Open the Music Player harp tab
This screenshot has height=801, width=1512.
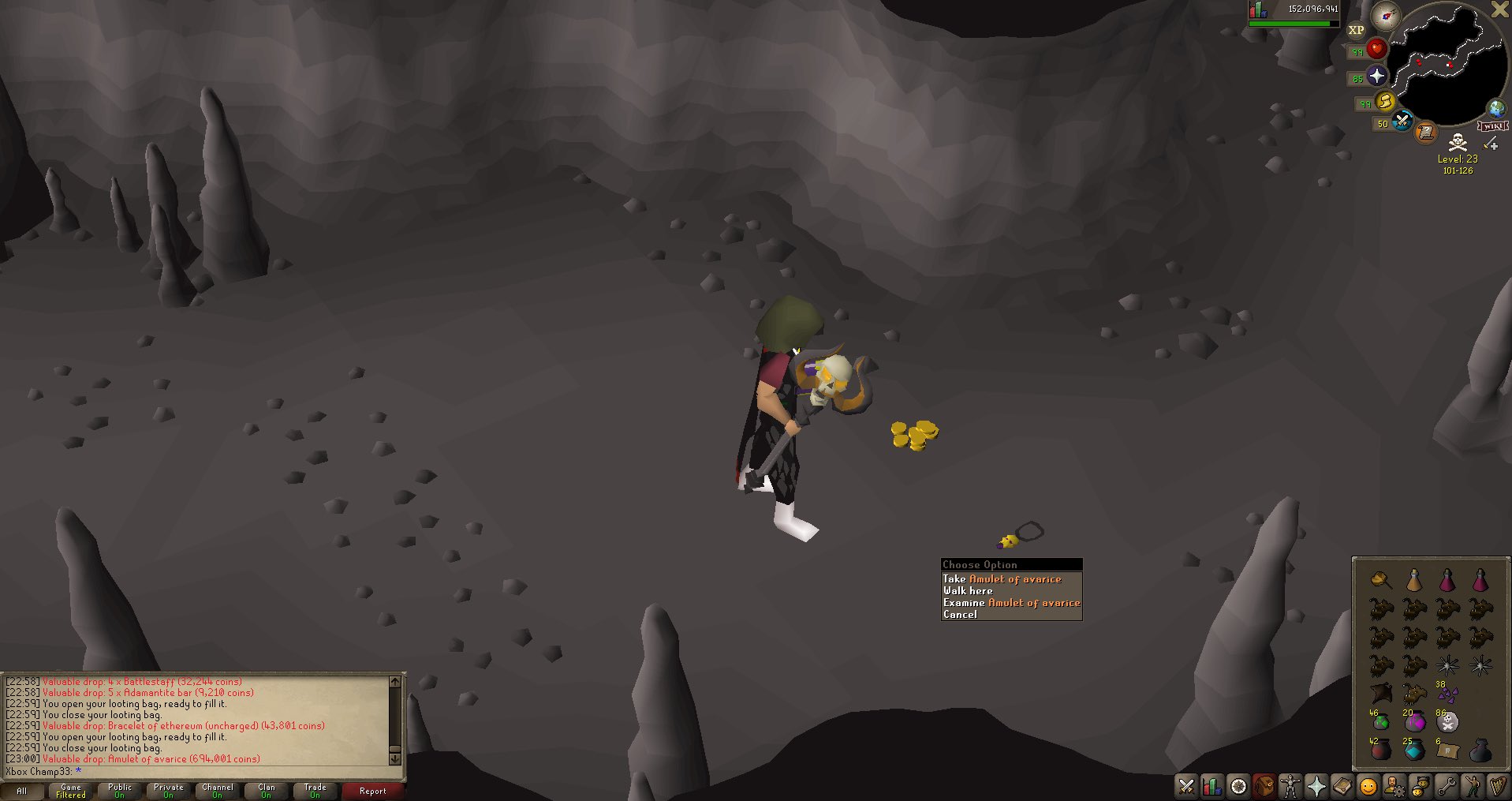click(1497, 786)
